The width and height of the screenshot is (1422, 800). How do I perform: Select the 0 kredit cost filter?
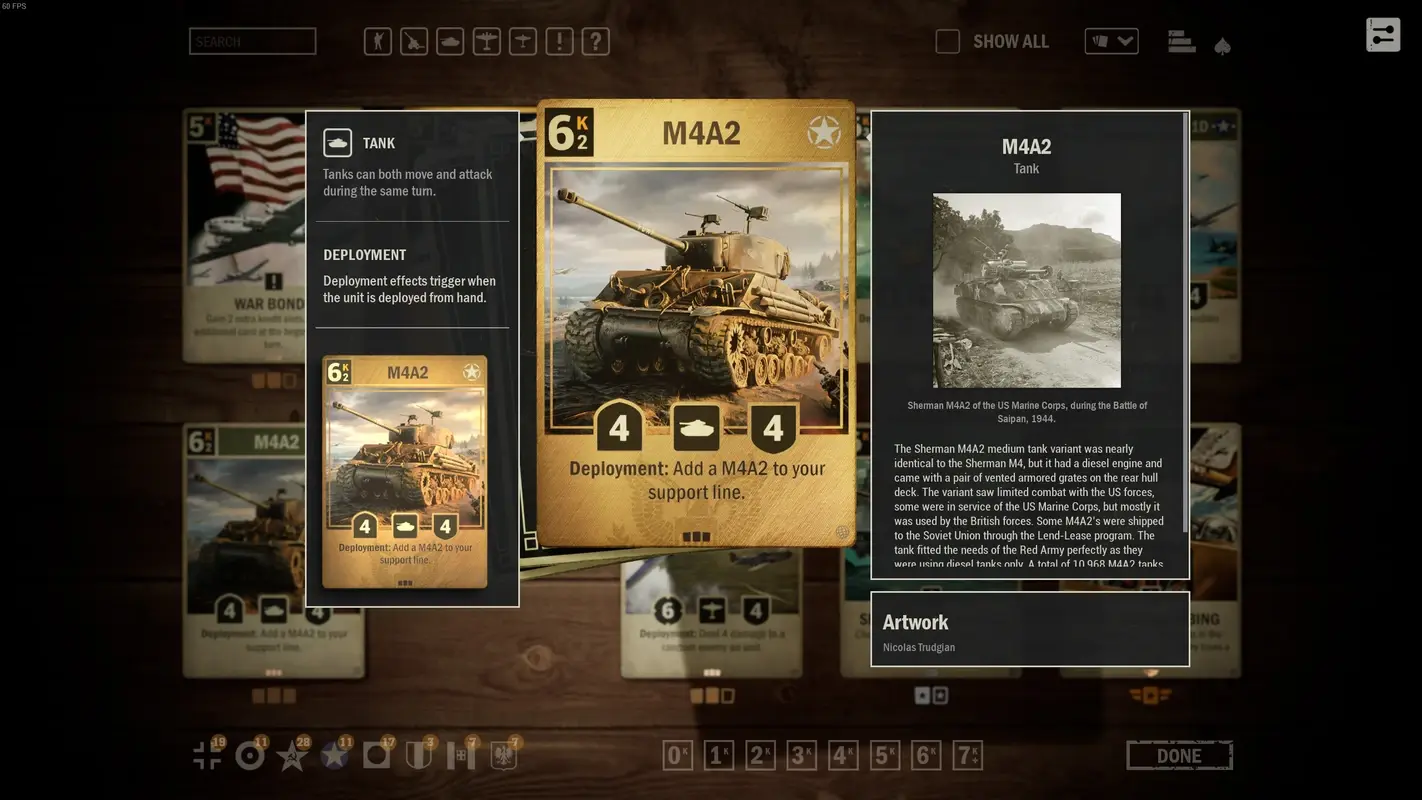point(677,755)
